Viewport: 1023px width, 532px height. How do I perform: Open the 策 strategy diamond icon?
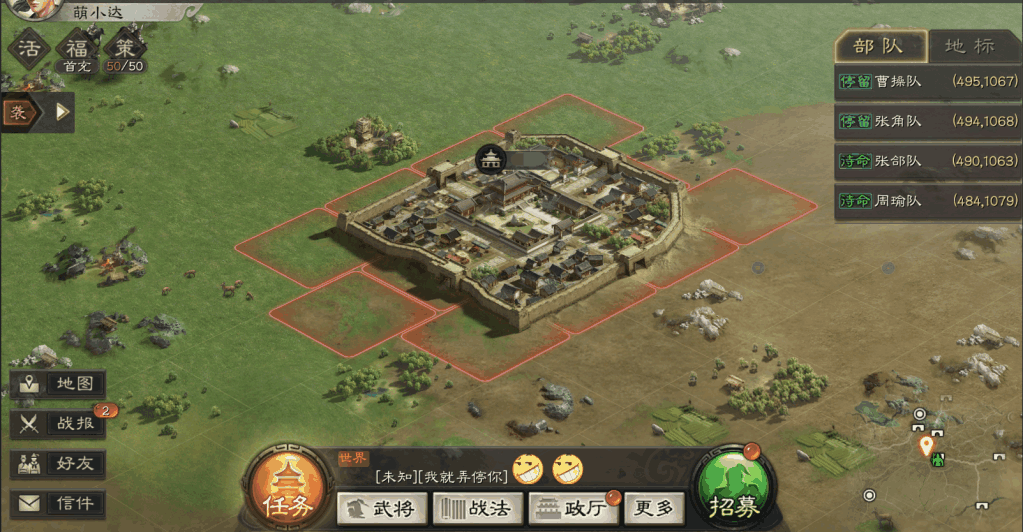[124, 49]
